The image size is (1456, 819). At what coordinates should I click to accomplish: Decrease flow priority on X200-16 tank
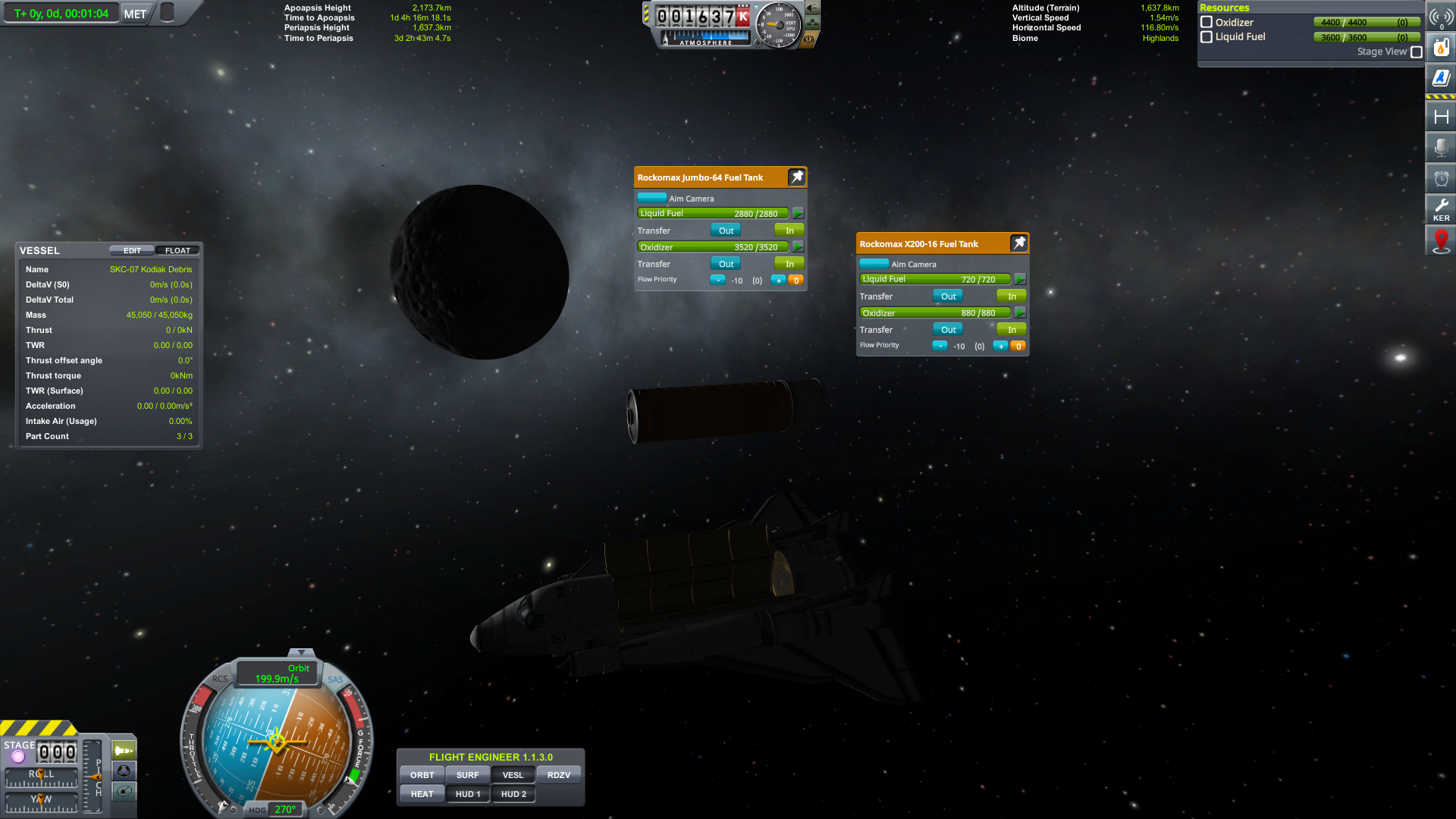click(x=940, y=346)
